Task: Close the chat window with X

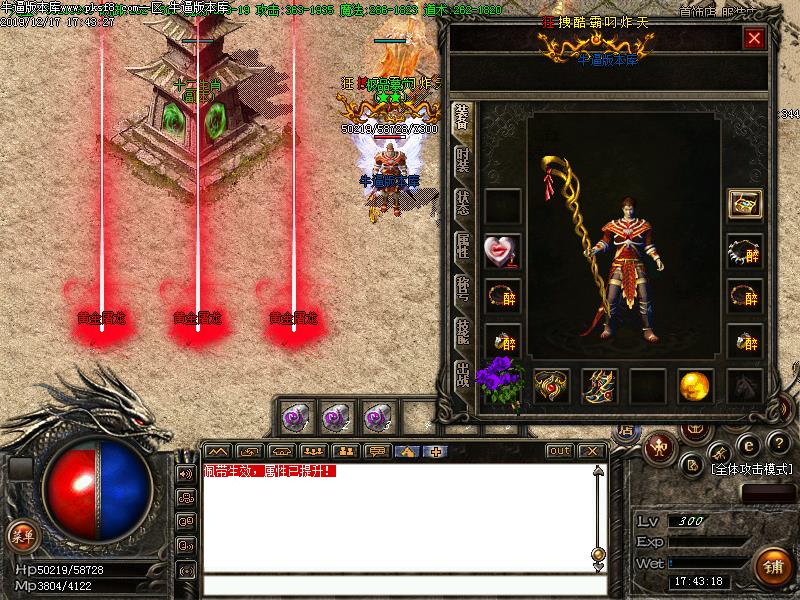Action: pos(591,451)
